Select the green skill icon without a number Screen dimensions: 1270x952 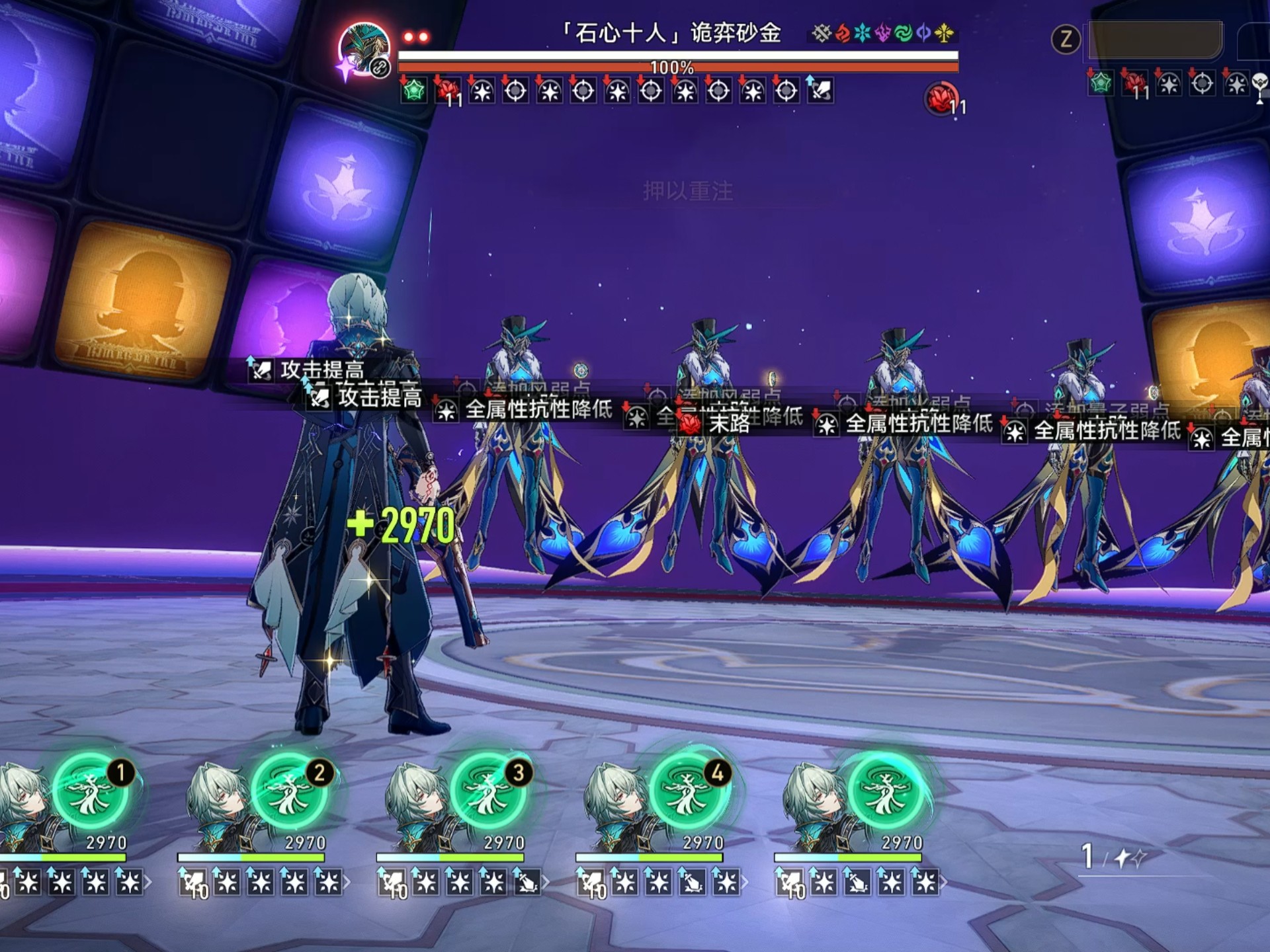pos(886,793)
